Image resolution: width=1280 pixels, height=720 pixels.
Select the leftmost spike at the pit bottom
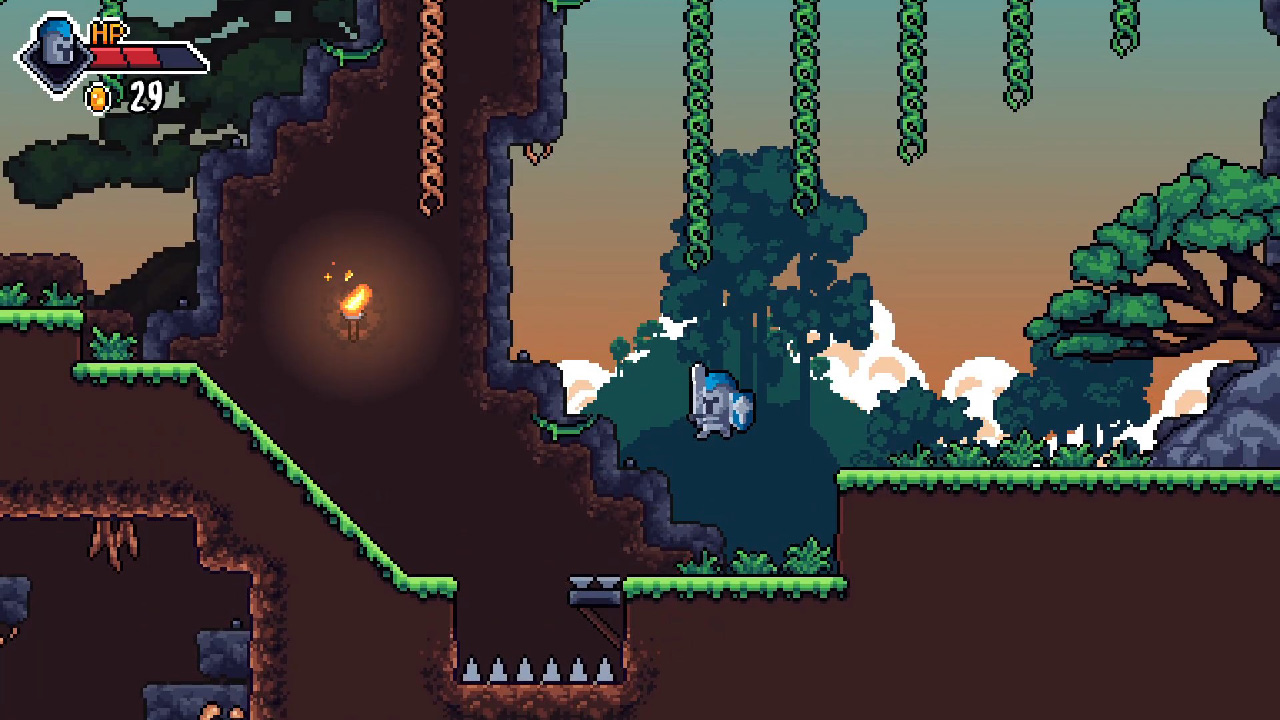471,668
